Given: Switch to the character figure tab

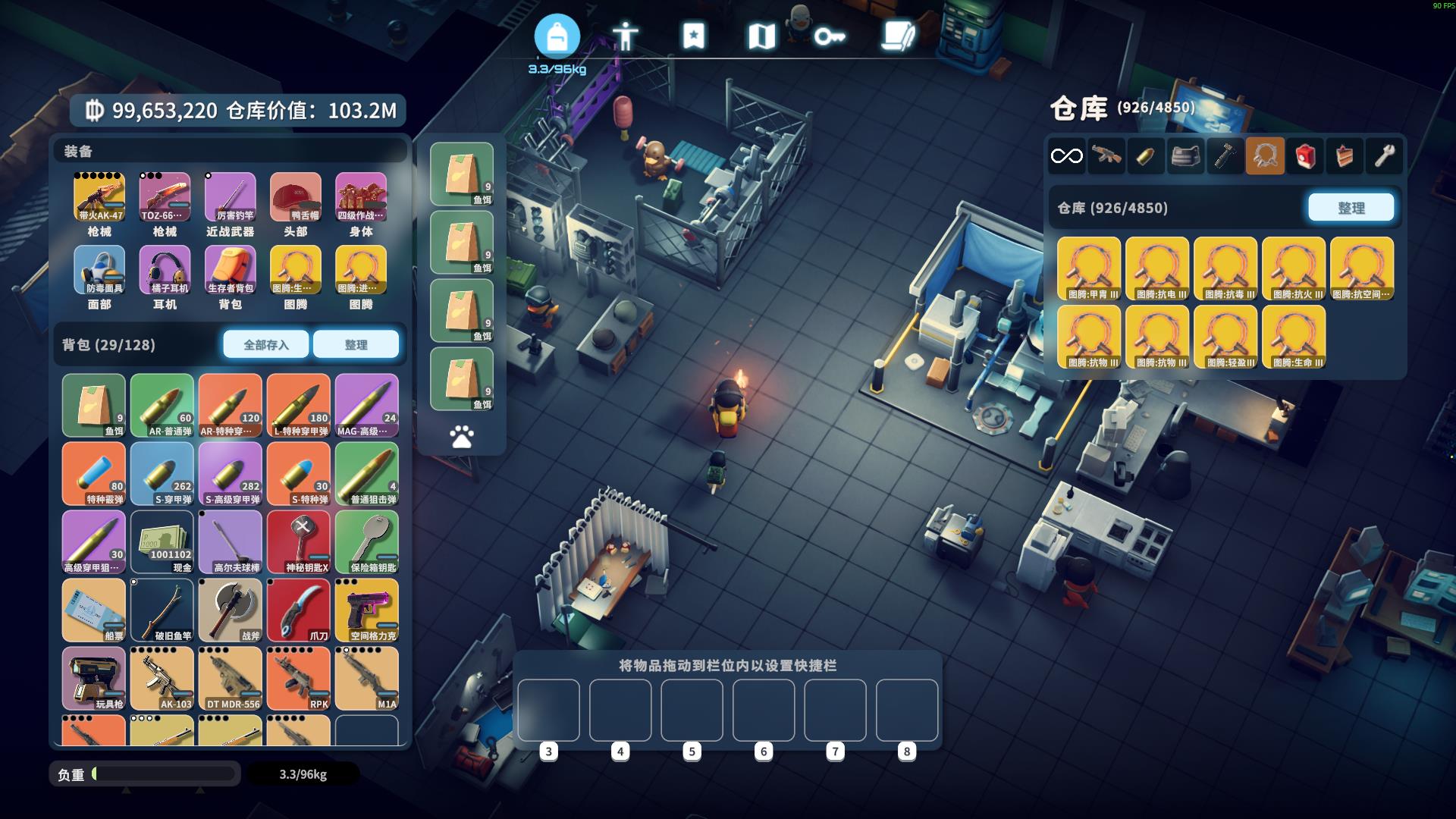Looking at the screenshot, I should point(625,36).
